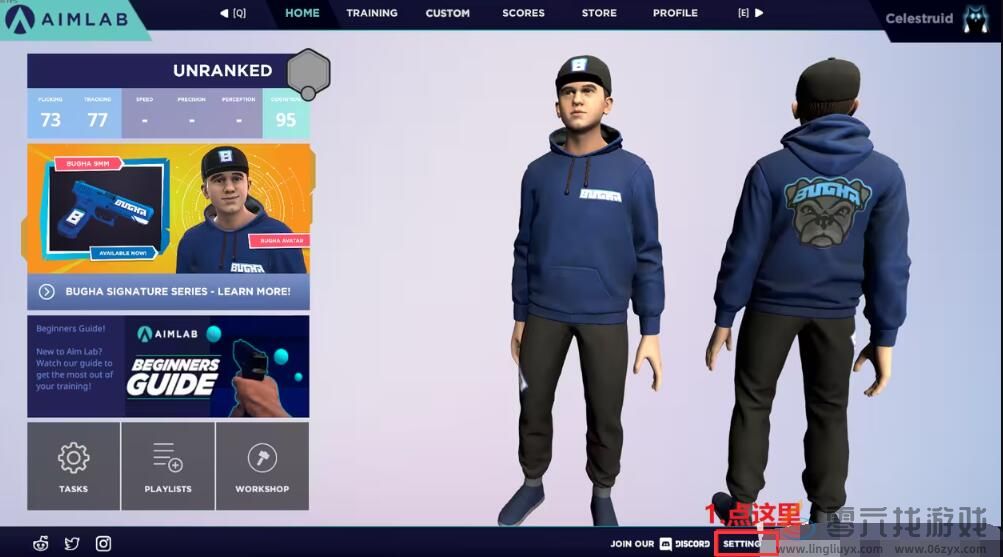The image size is (1003, 557).
Task: Show the SCORES tab
Action: tap(523, 13)
